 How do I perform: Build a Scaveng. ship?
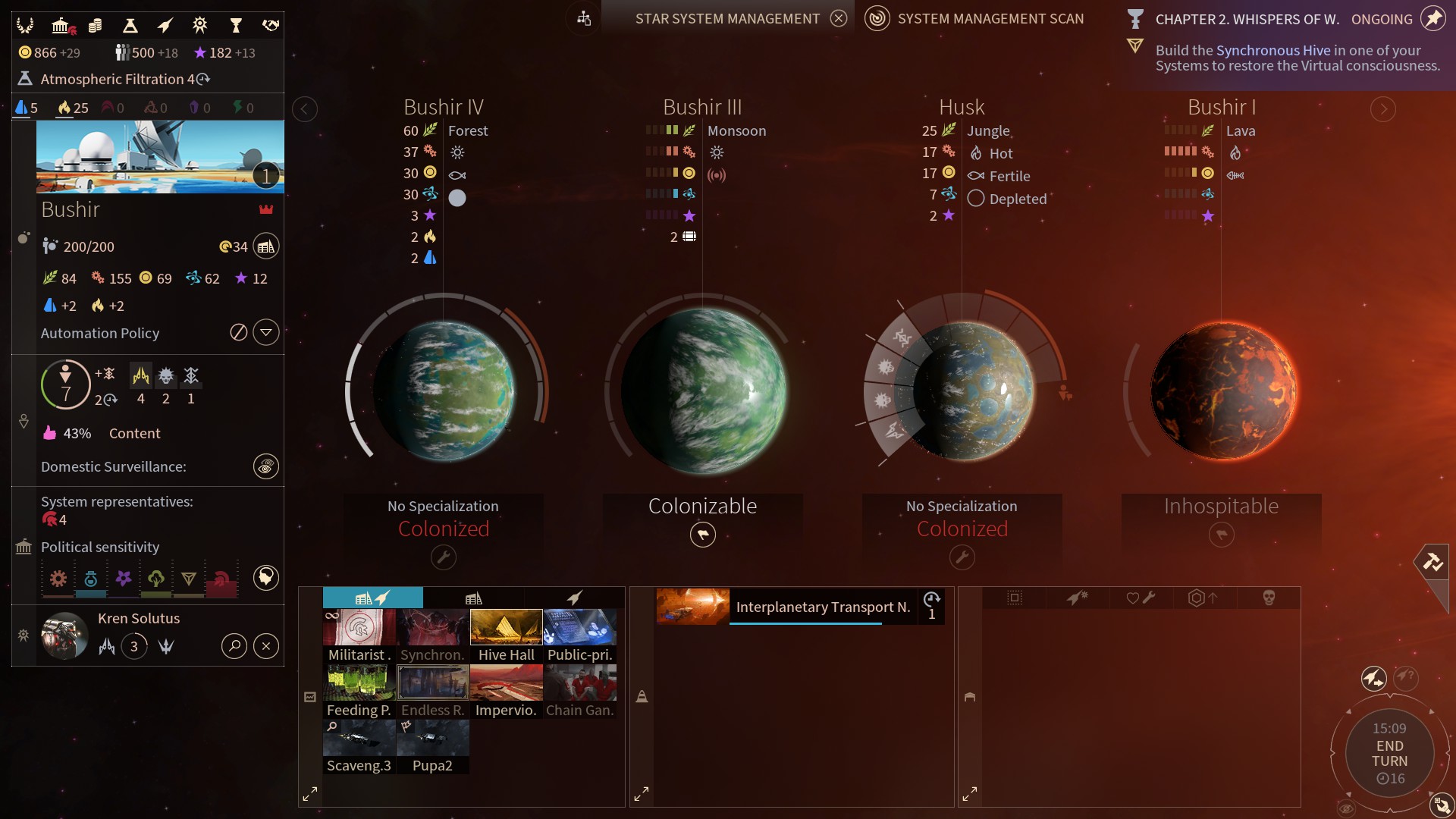pos(359,746)
